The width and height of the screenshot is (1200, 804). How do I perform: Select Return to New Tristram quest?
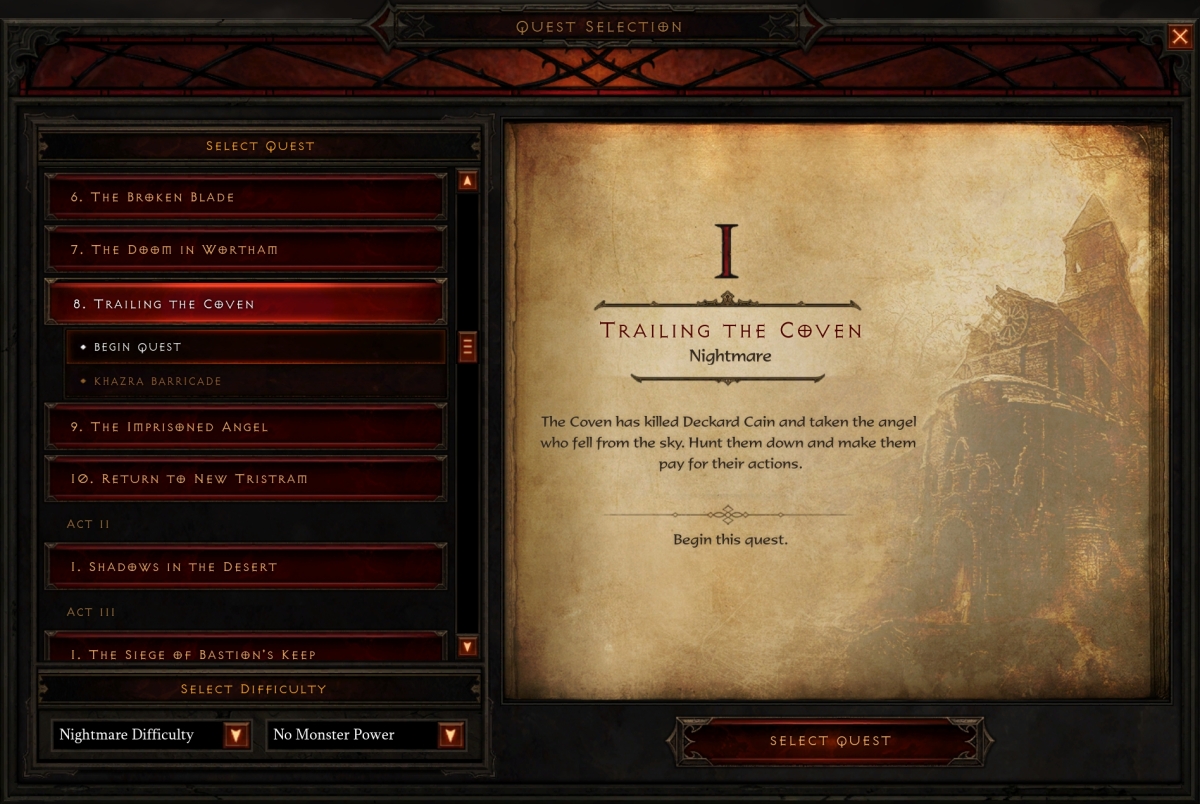[245, 479]
